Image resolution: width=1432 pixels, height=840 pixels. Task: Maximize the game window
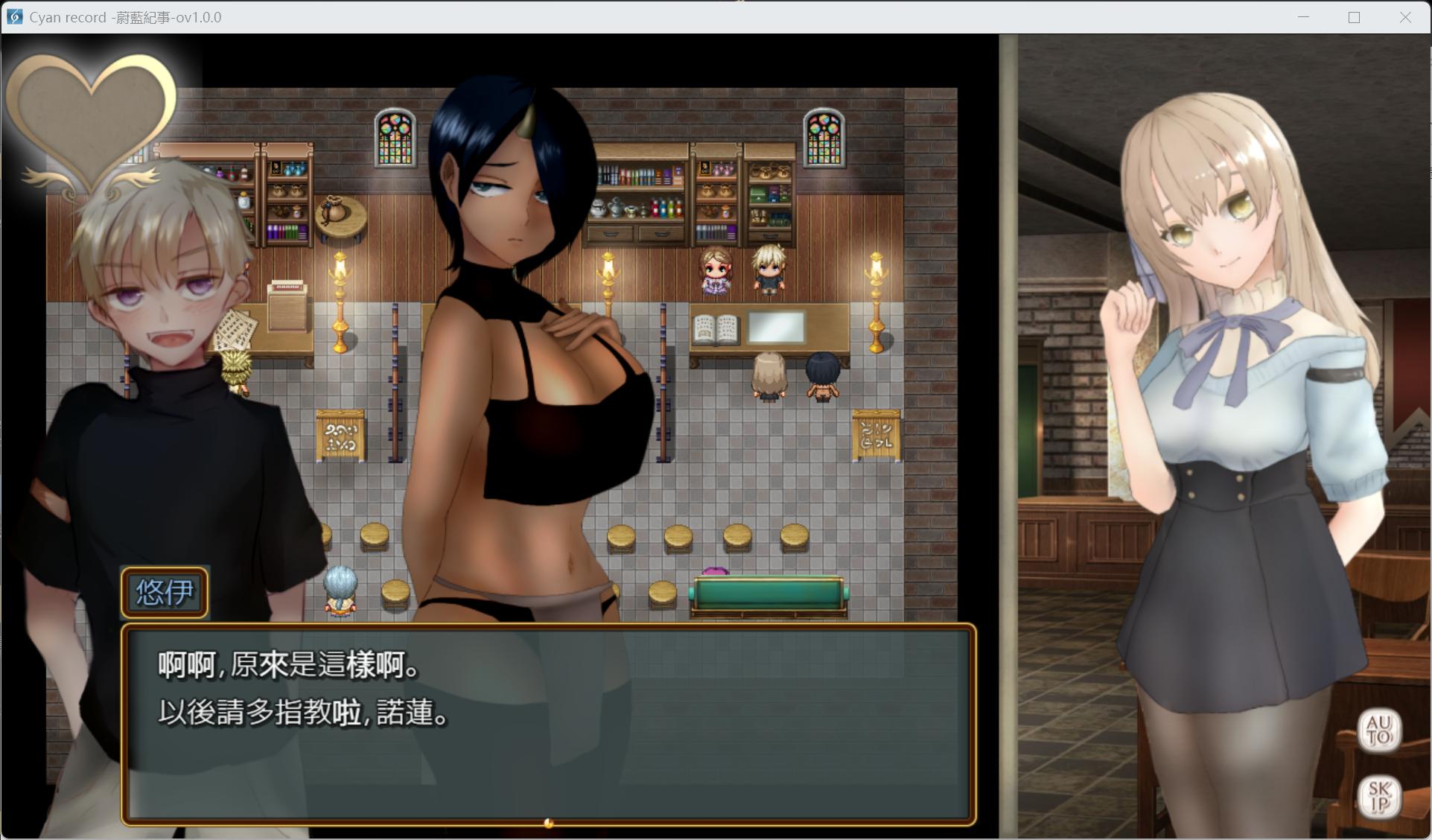click(x=1354, y=17)
